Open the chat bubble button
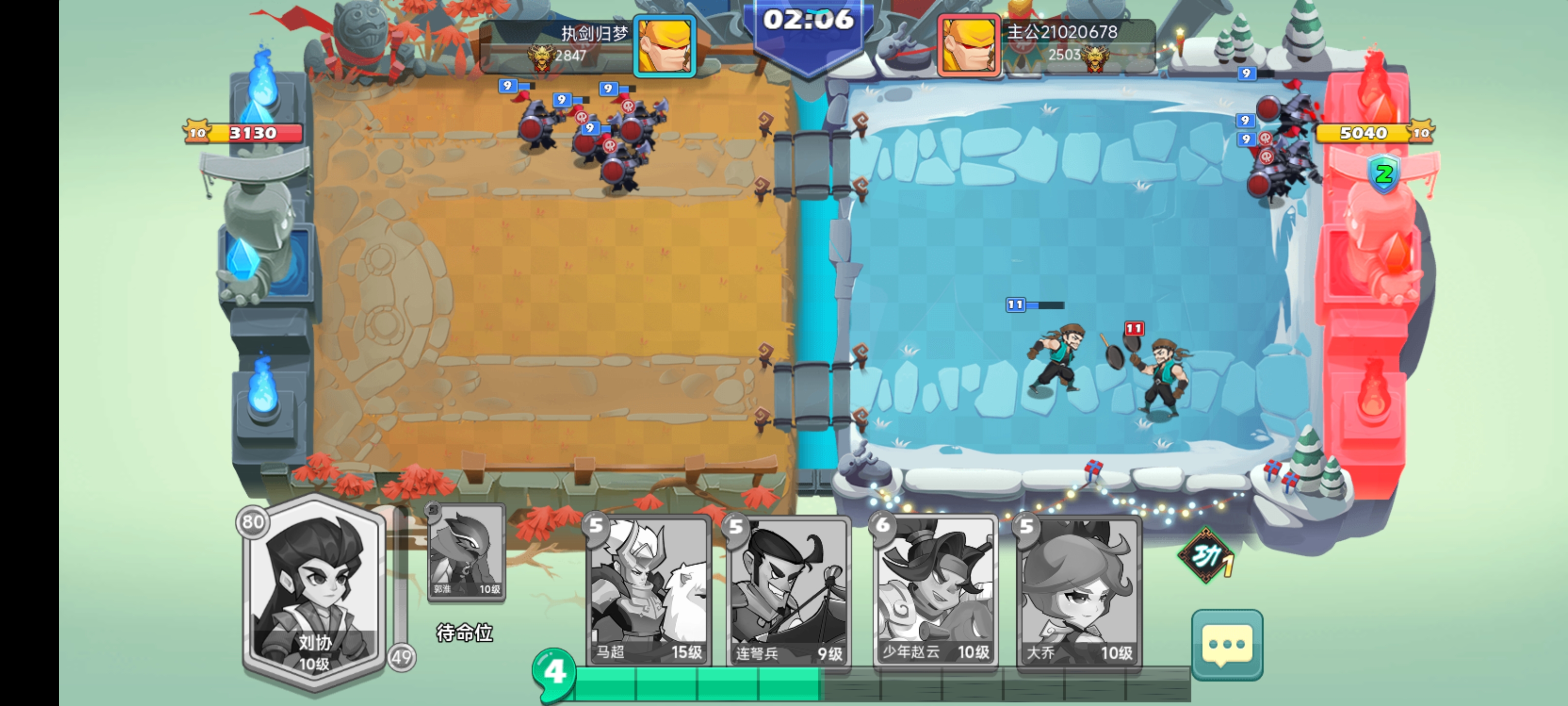The width and height of the screenshot is (1568, 706). click(x=1226, y=645)
